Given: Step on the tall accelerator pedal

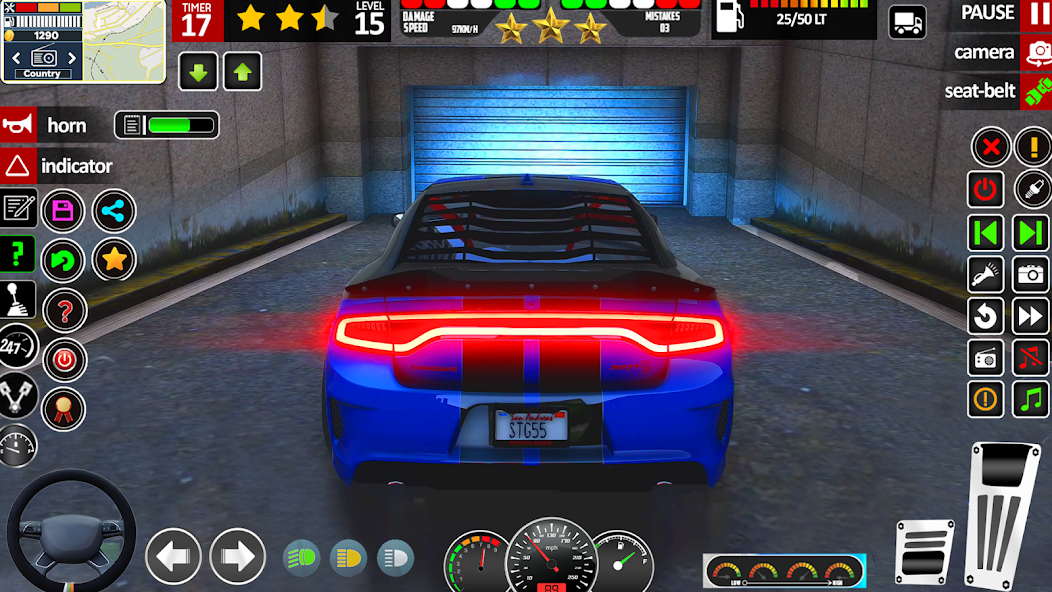Looking at the screenshot, I should click(x=1003, y=512).
